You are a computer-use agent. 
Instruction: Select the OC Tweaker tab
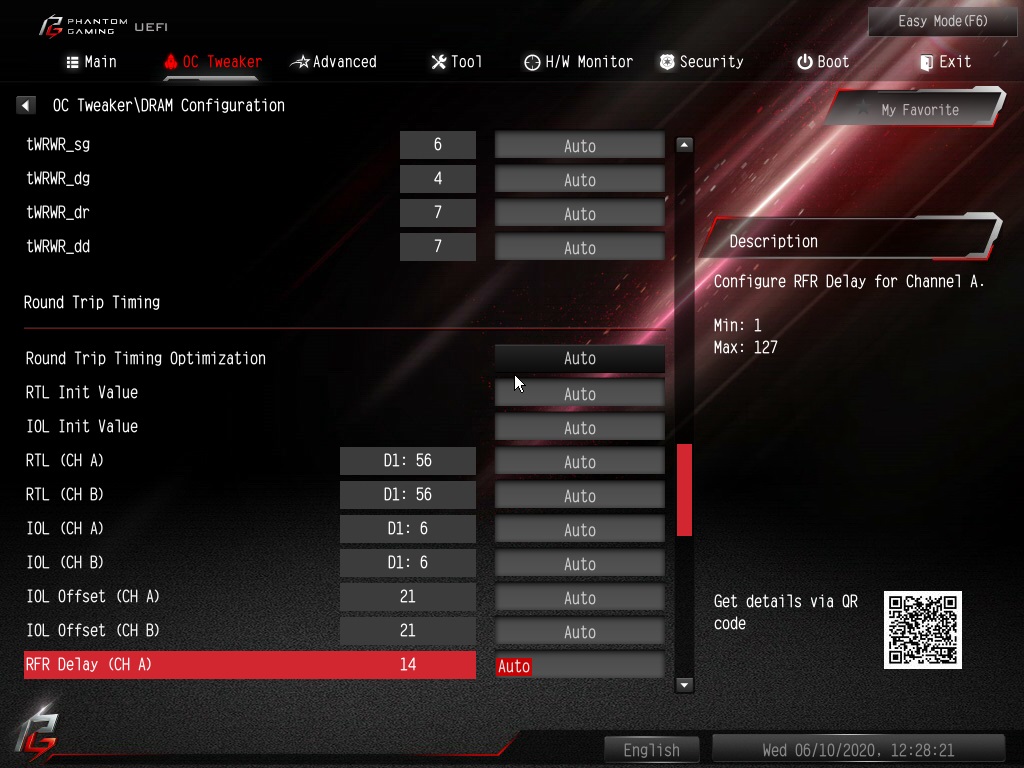point(212,62)
